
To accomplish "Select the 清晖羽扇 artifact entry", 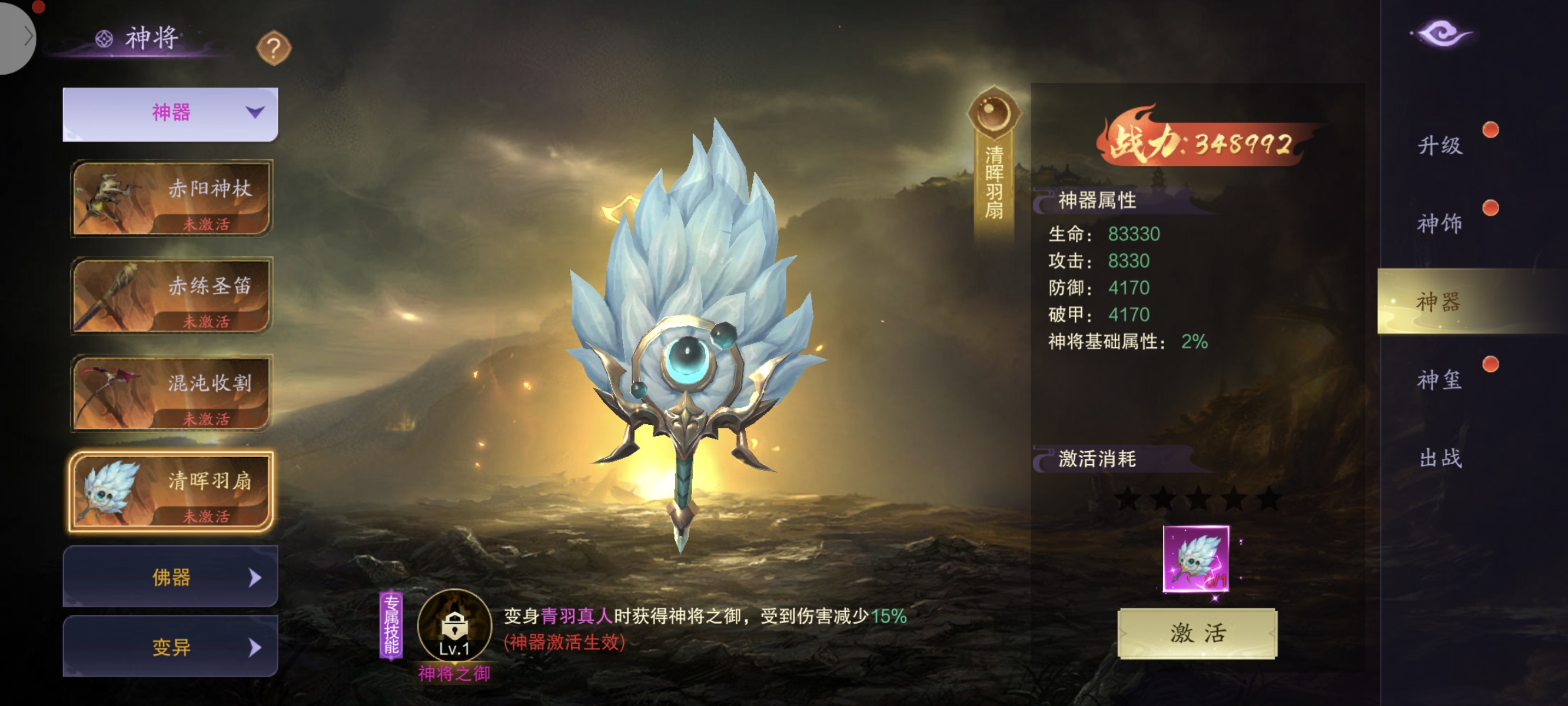I will click(171, 492).
